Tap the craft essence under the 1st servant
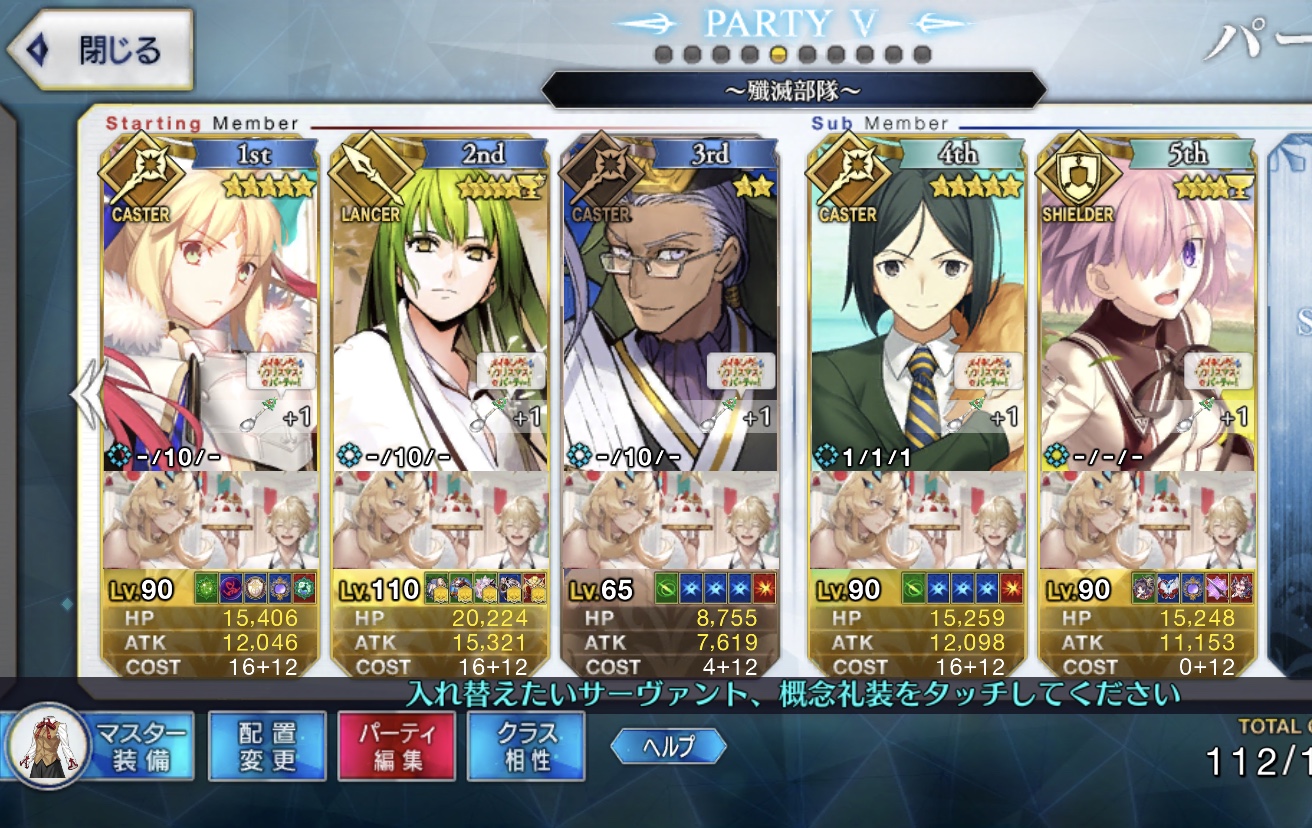The image size is (1312, 828). [x=210, y=521]
